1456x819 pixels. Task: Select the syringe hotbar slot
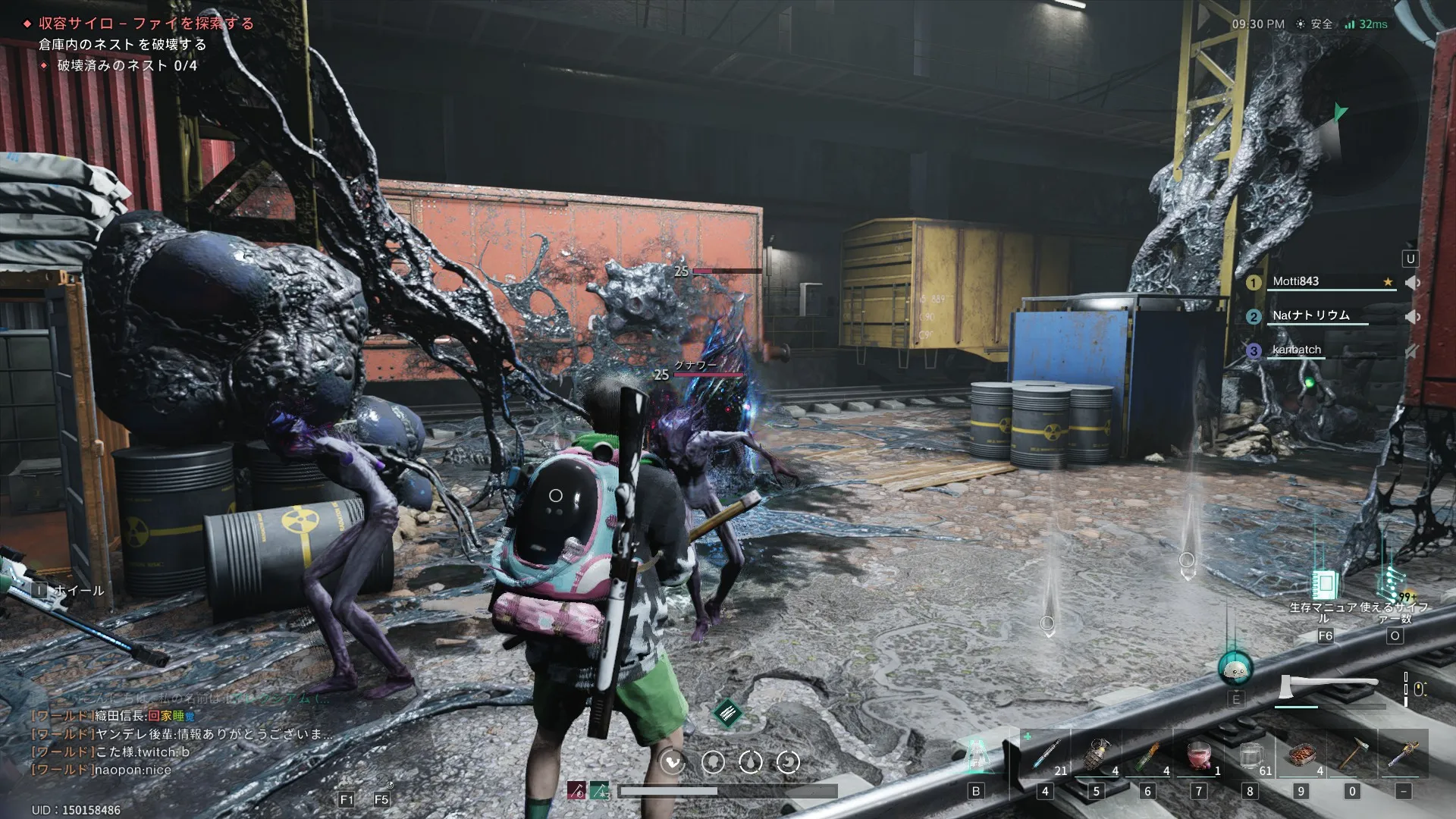click(x=1046, y=755)
